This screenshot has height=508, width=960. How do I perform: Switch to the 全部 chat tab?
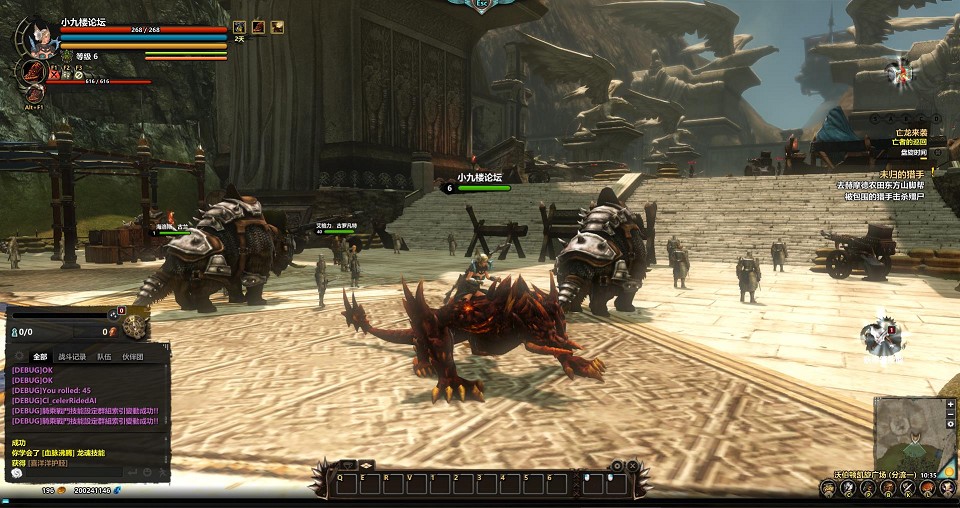40,356
